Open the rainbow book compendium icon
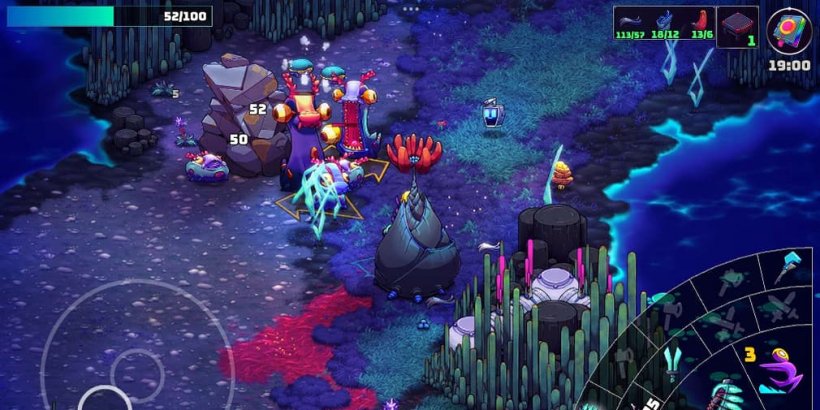This screenshot has width=820, height=410. coord(789,29)
